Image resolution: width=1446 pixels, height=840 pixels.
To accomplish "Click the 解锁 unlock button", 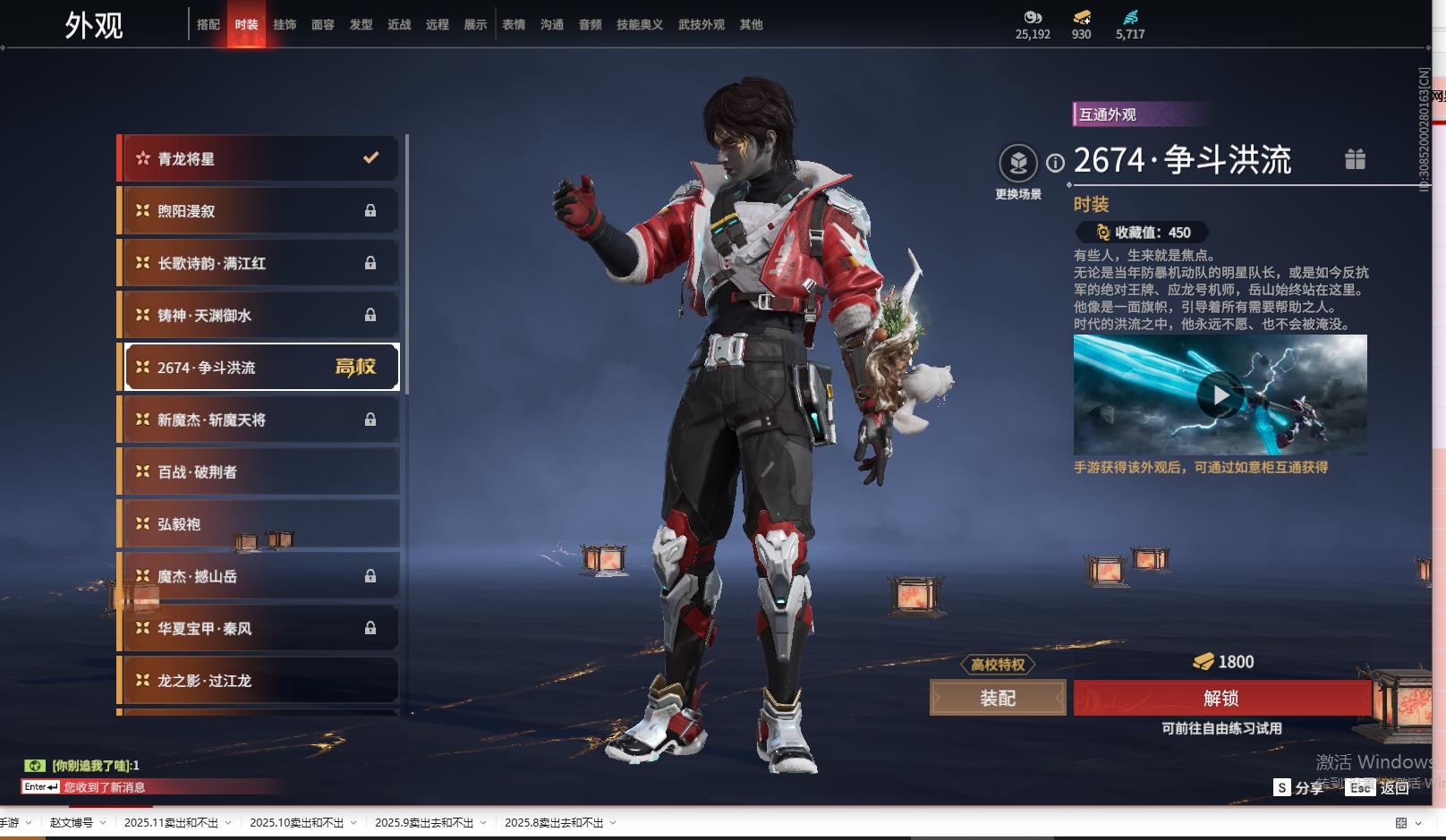I will 1221,698.
